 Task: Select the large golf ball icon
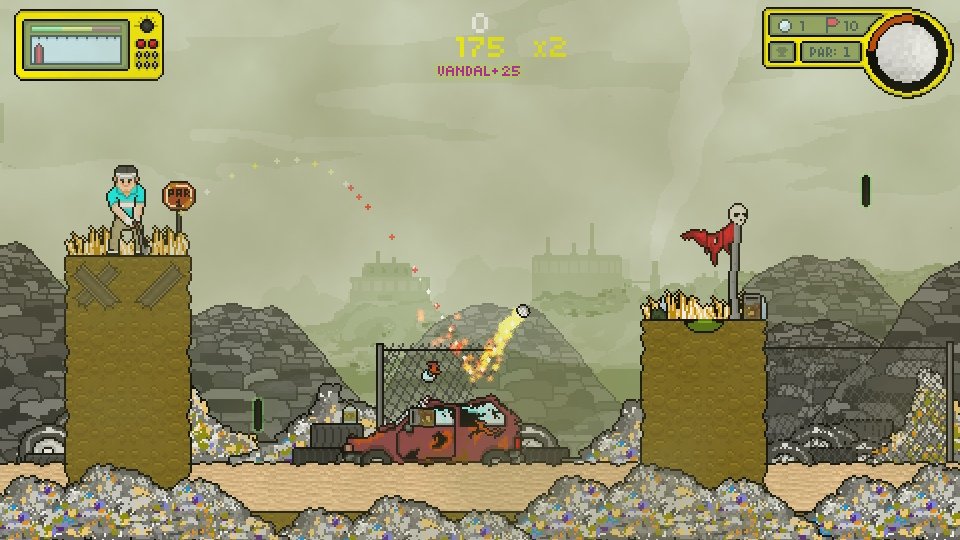point(908,50)
